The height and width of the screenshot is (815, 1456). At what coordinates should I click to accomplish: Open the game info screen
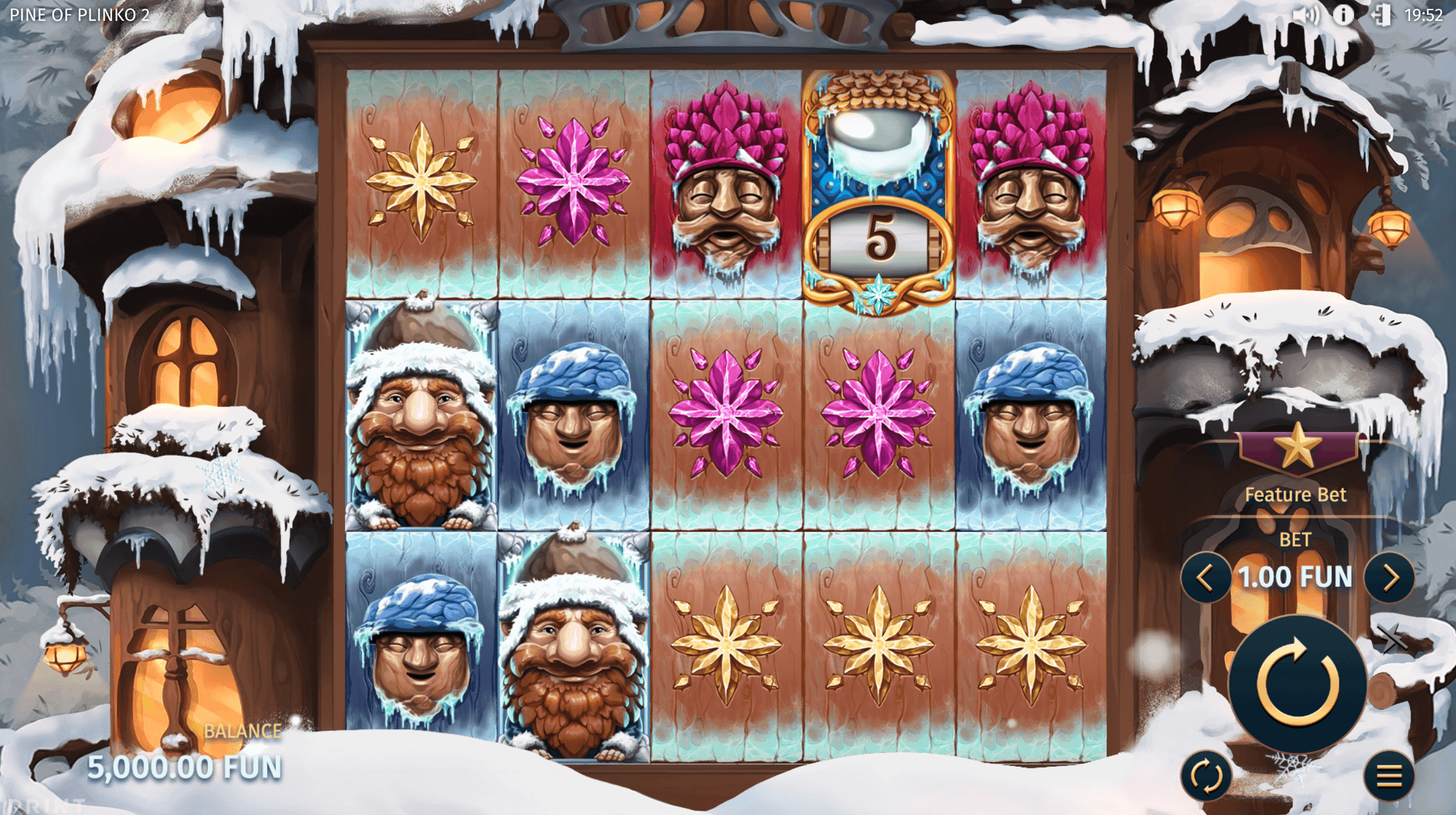coord(1344,14)
